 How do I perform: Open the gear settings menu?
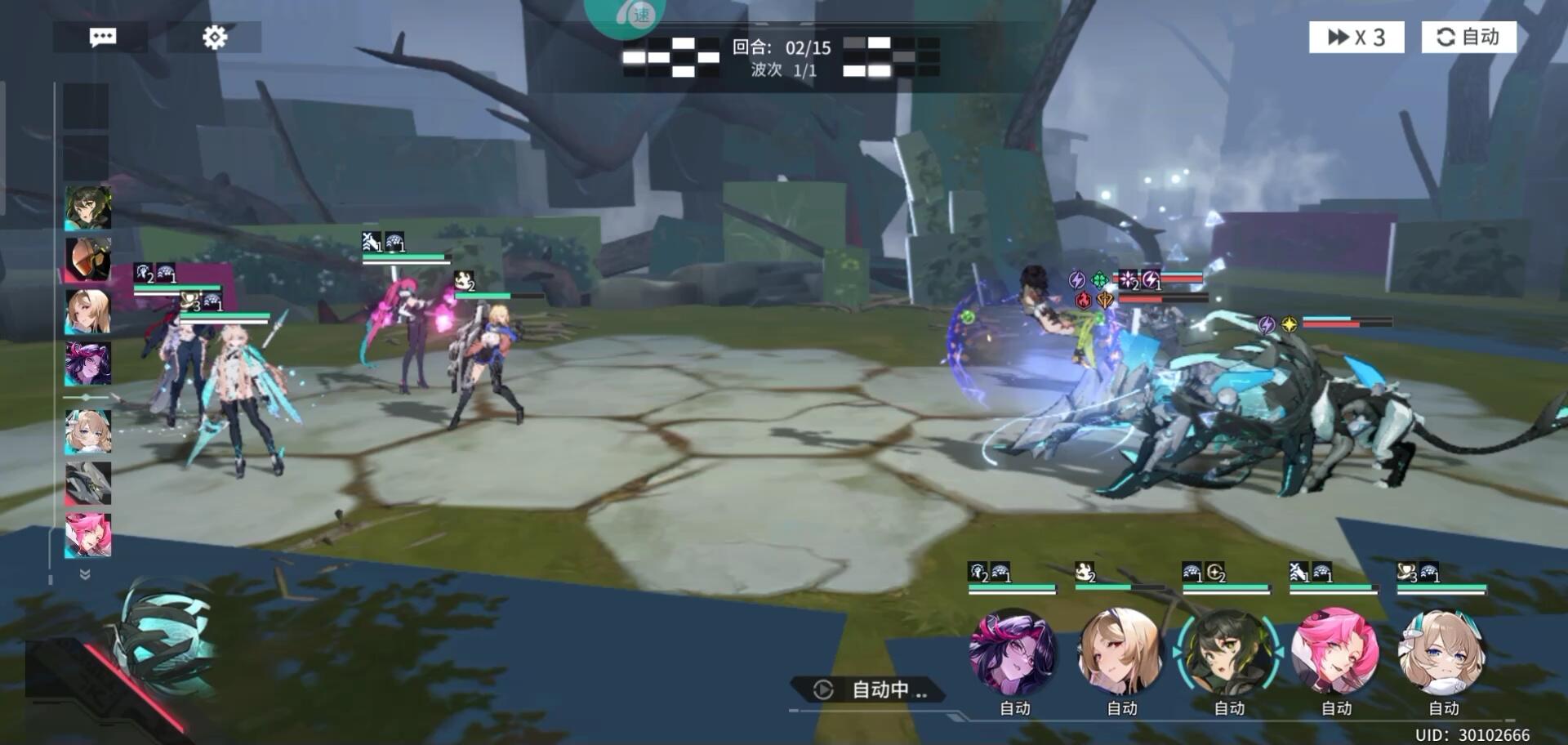click(x=215, y=38)
